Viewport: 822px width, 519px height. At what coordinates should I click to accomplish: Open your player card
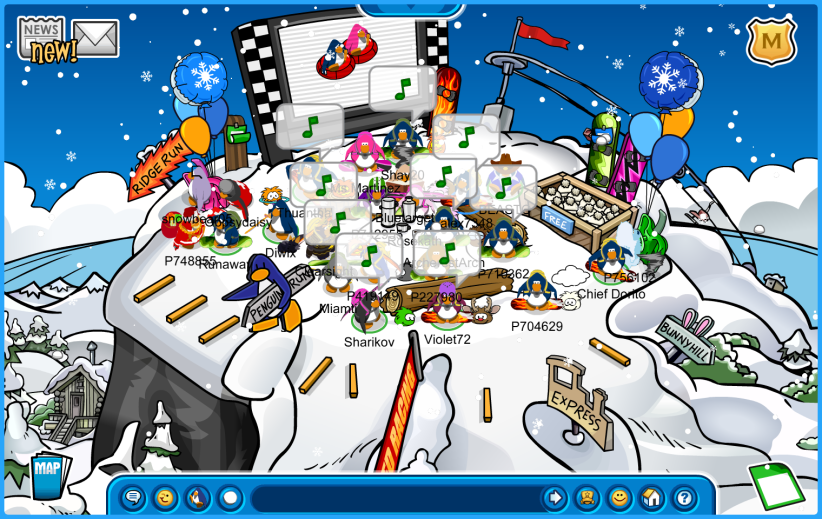(x=587, y=497)
